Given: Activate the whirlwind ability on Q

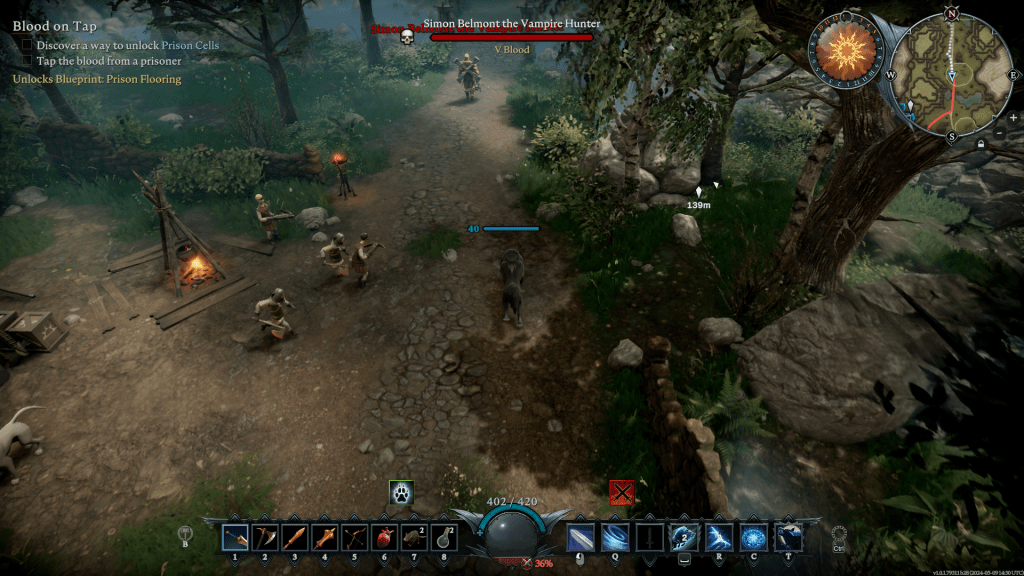Looking at the screenshot, I should pos(616,538).
